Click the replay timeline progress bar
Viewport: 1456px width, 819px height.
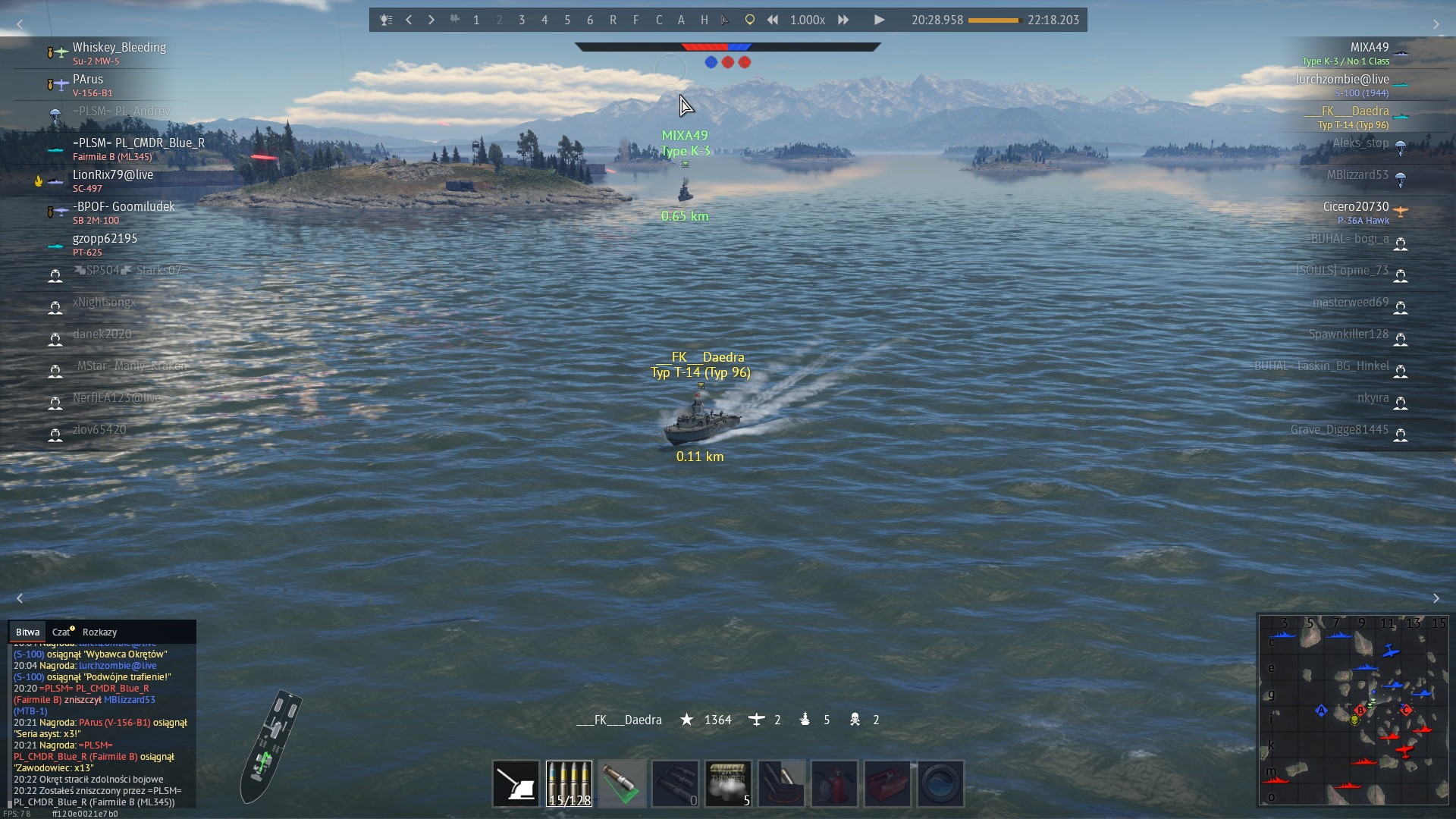[x=994, y=20]
